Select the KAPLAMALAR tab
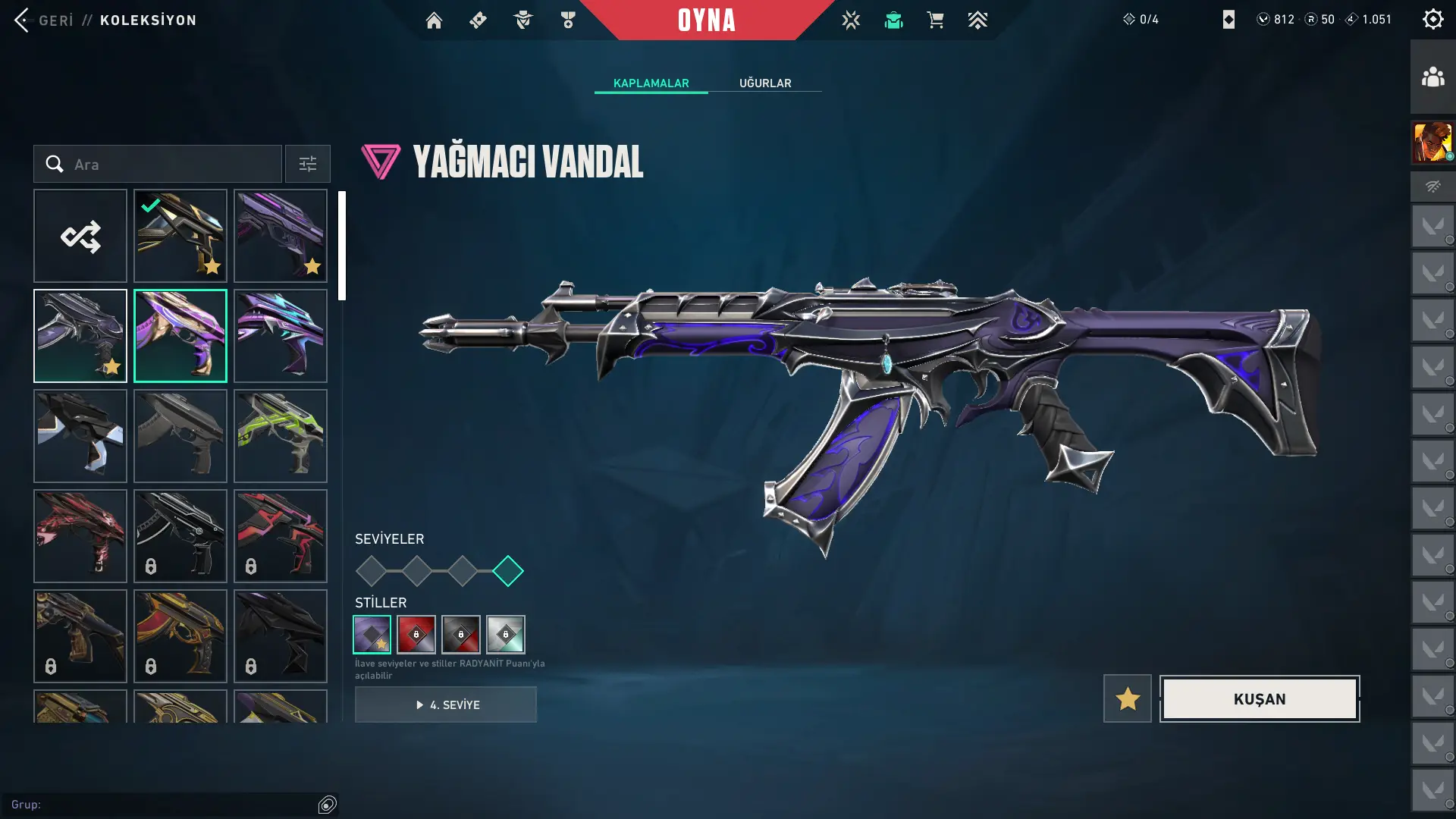 (x=651, y=83)
